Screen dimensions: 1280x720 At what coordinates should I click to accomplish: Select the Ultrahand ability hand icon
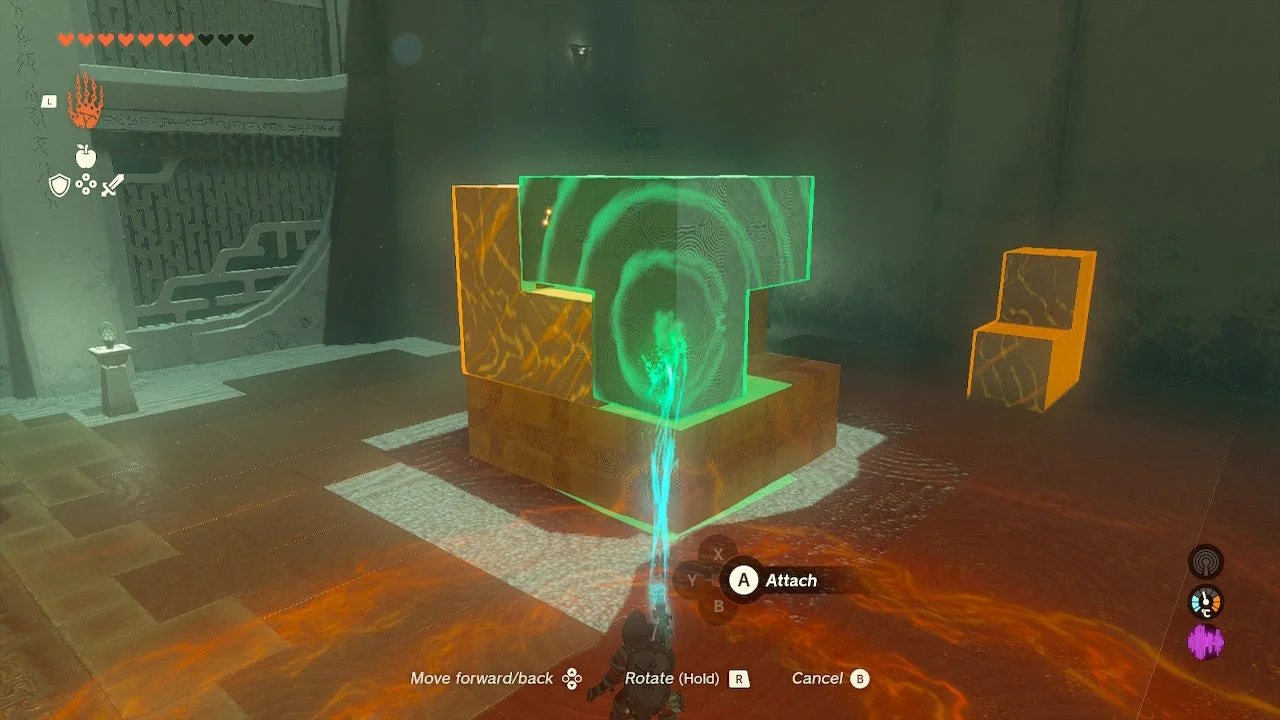coord(85,99)
